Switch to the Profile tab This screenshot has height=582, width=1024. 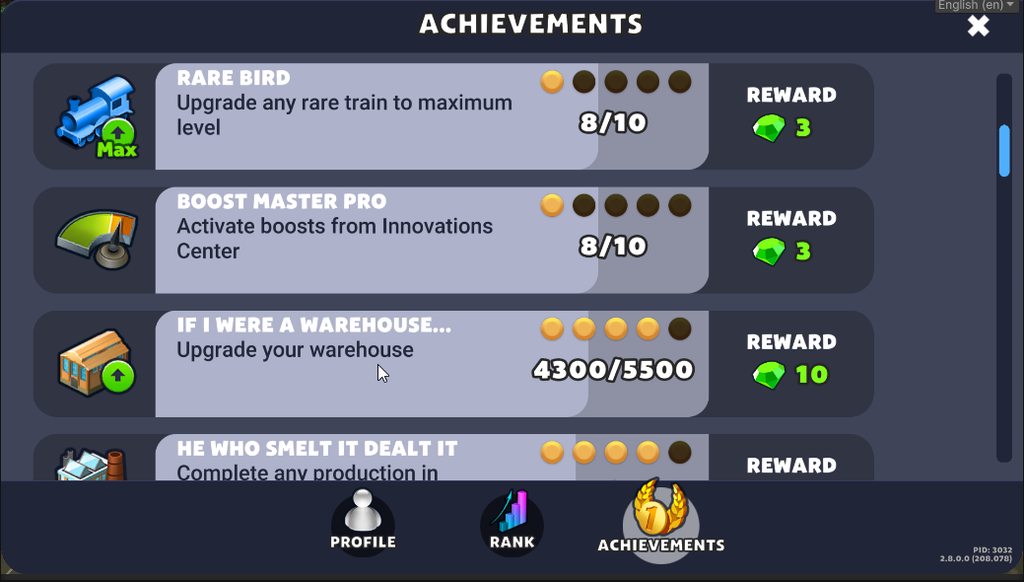pos(363,522)
